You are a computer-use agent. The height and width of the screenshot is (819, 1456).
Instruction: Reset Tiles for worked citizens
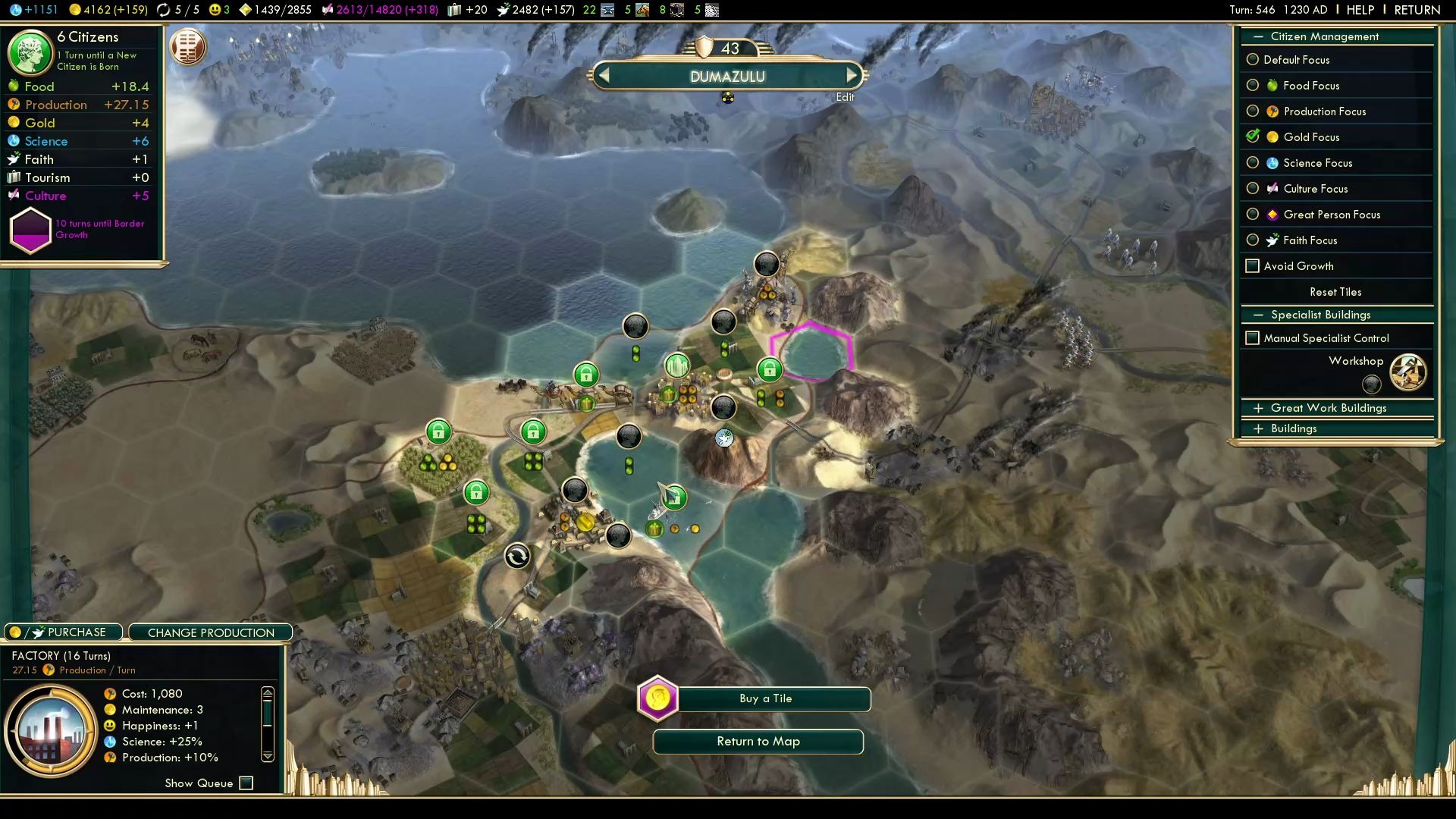point(1335,292)
